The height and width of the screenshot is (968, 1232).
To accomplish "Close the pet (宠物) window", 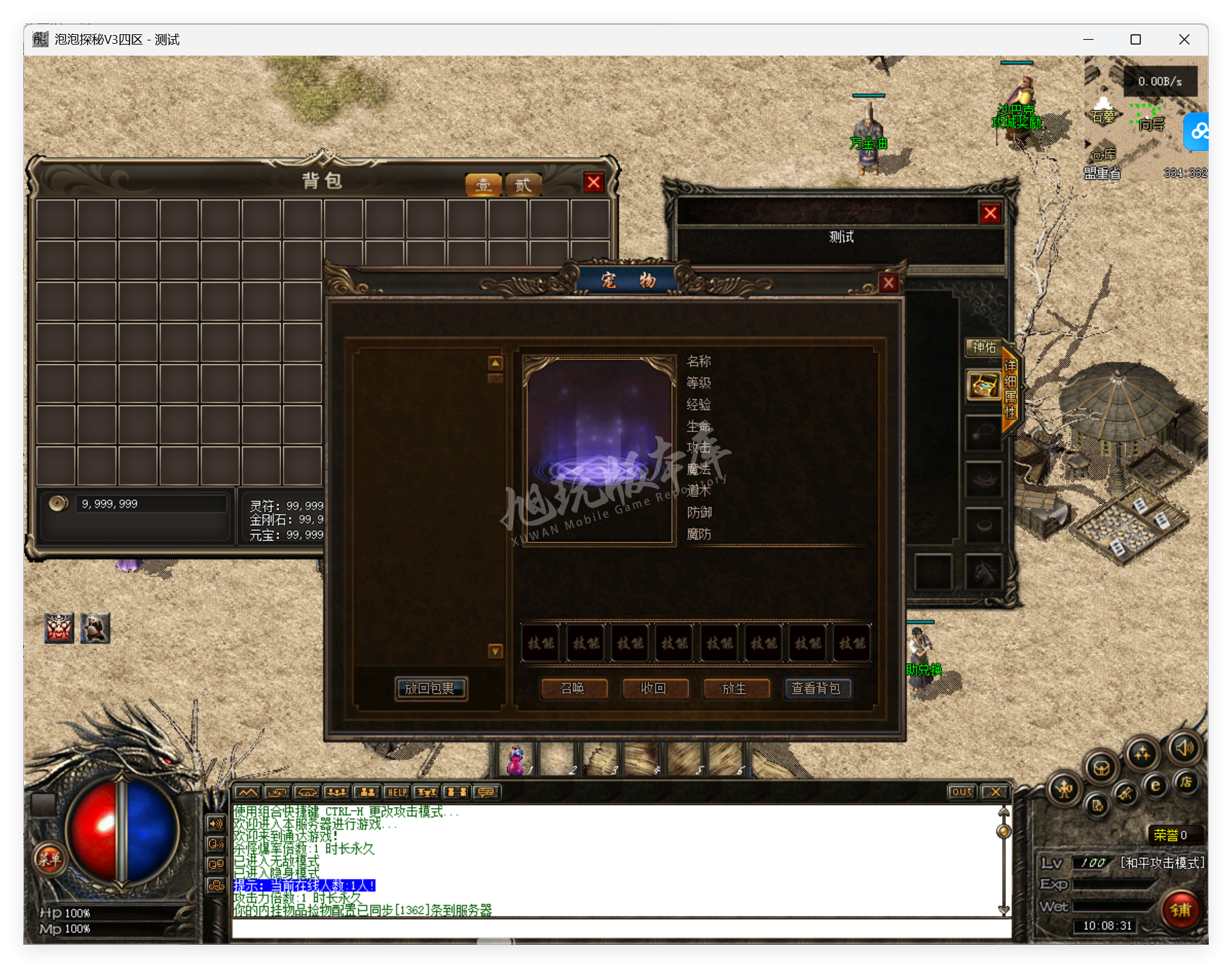I will [889, 282].
